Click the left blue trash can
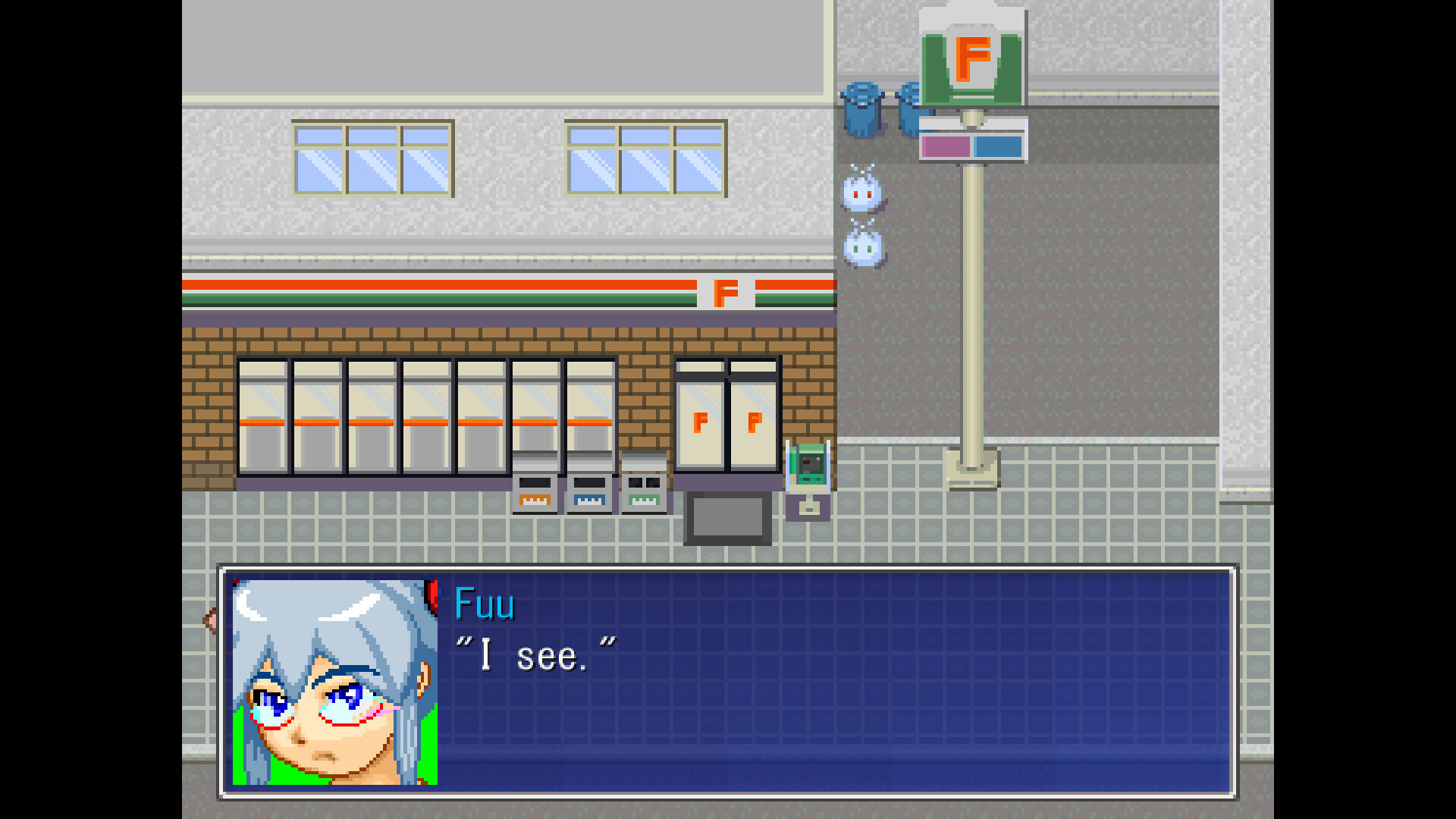 863,110
